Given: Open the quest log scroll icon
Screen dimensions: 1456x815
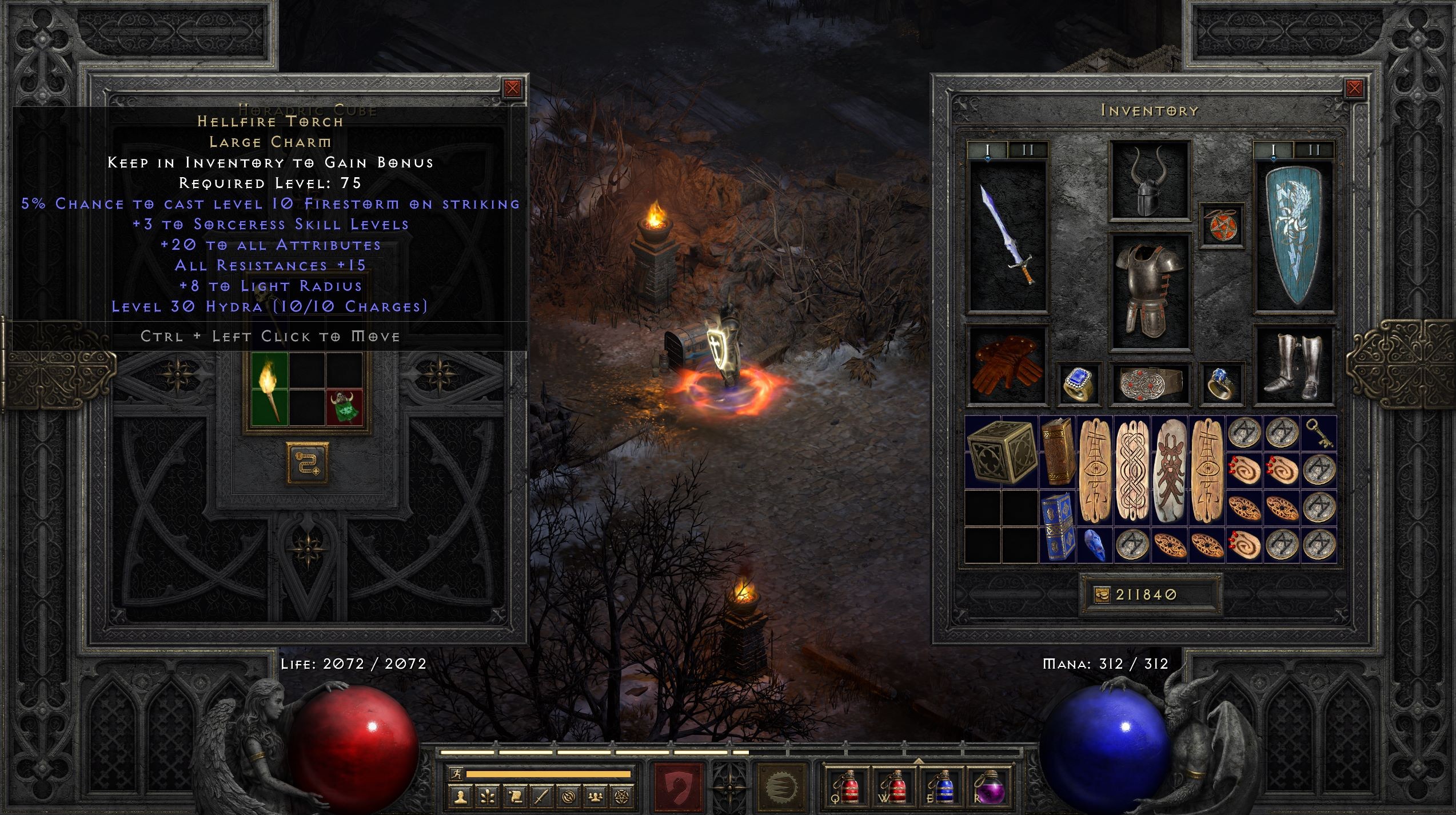Looking at the screenshot, I should tap(516, 796).
